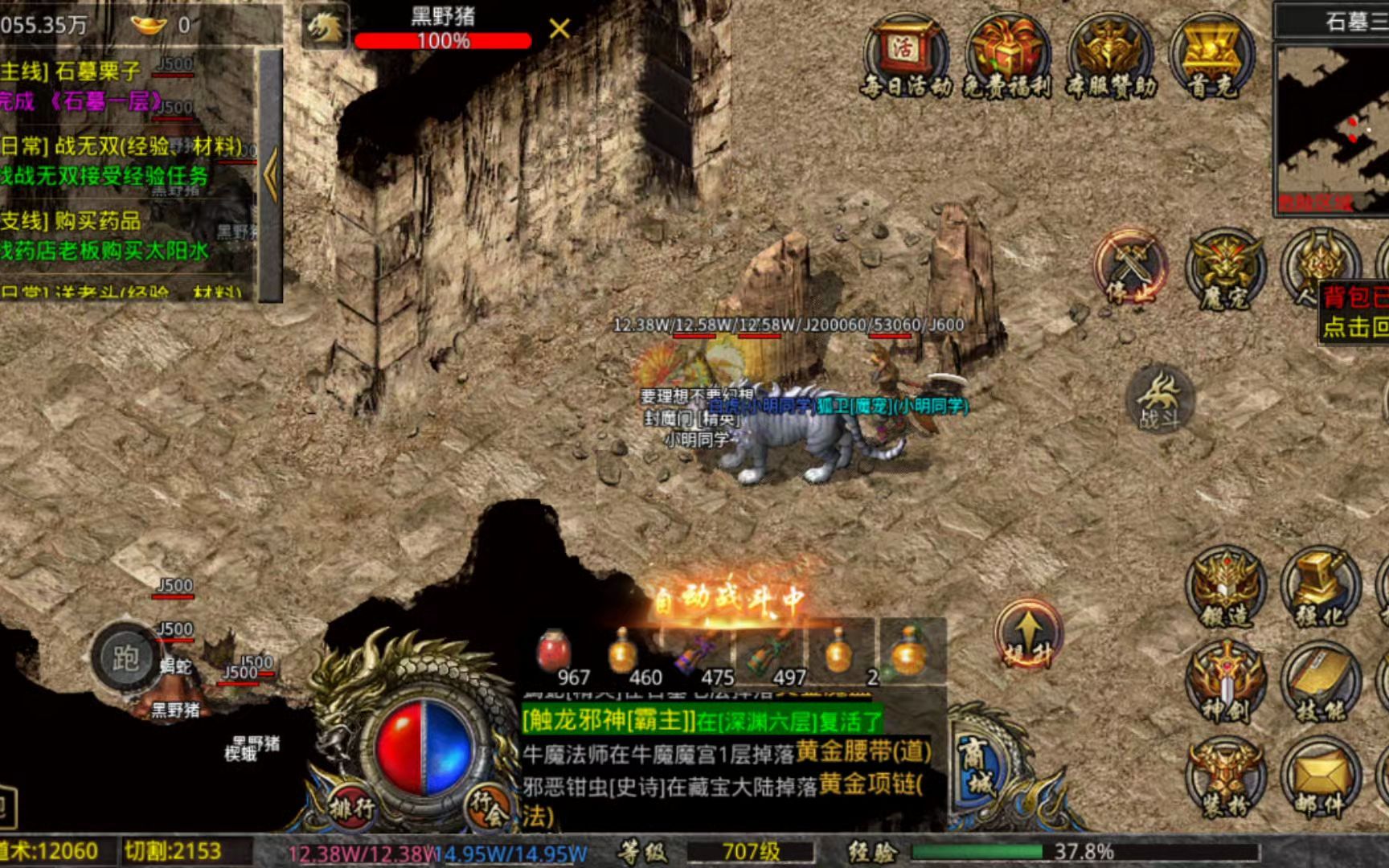Open the 本服赞助 sponsor icon
The width and height of the screenshot is (1389, 868).
[1111, 56]
